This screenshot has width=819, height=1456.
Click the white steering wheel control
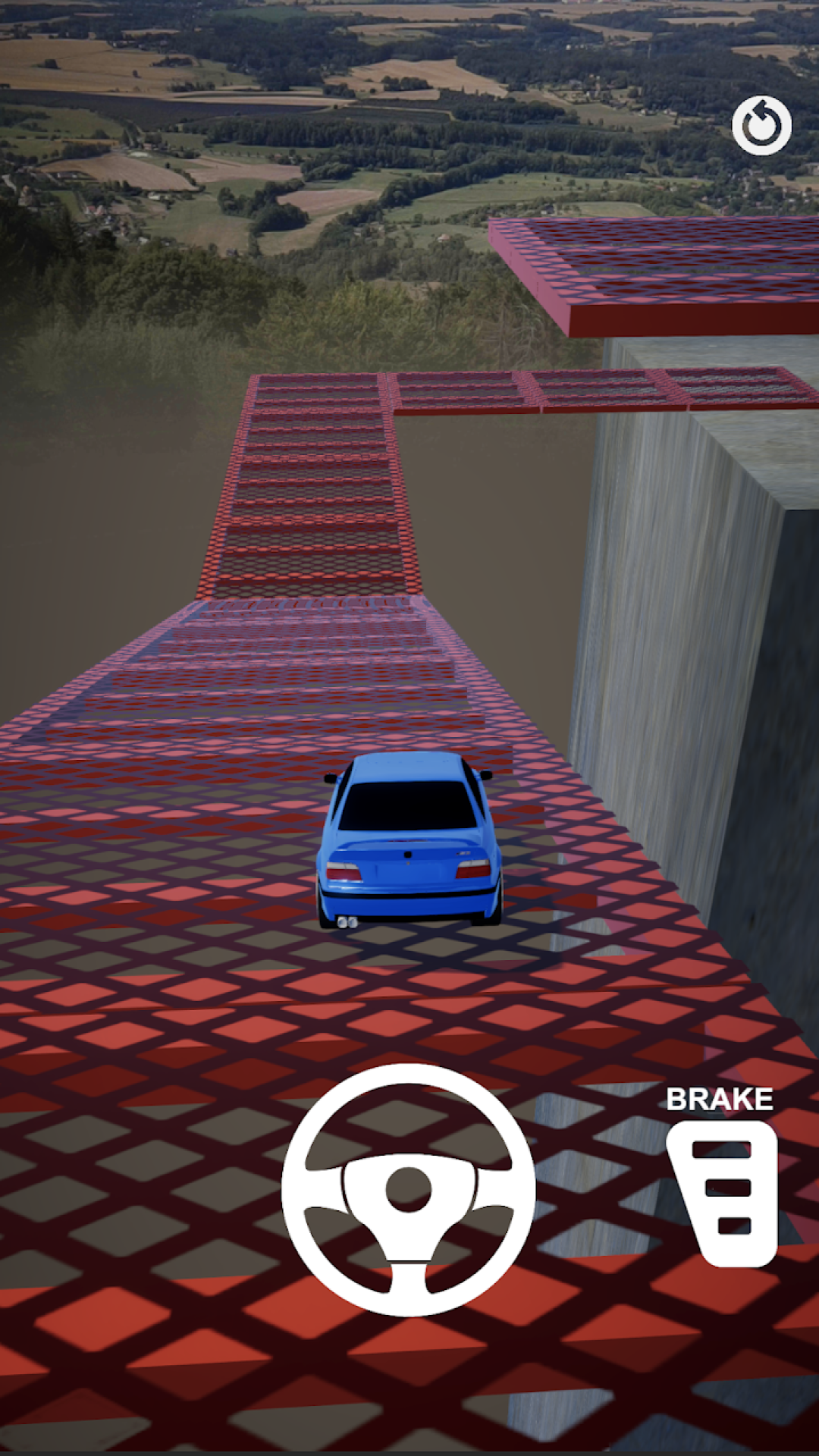pos(409,1189)
